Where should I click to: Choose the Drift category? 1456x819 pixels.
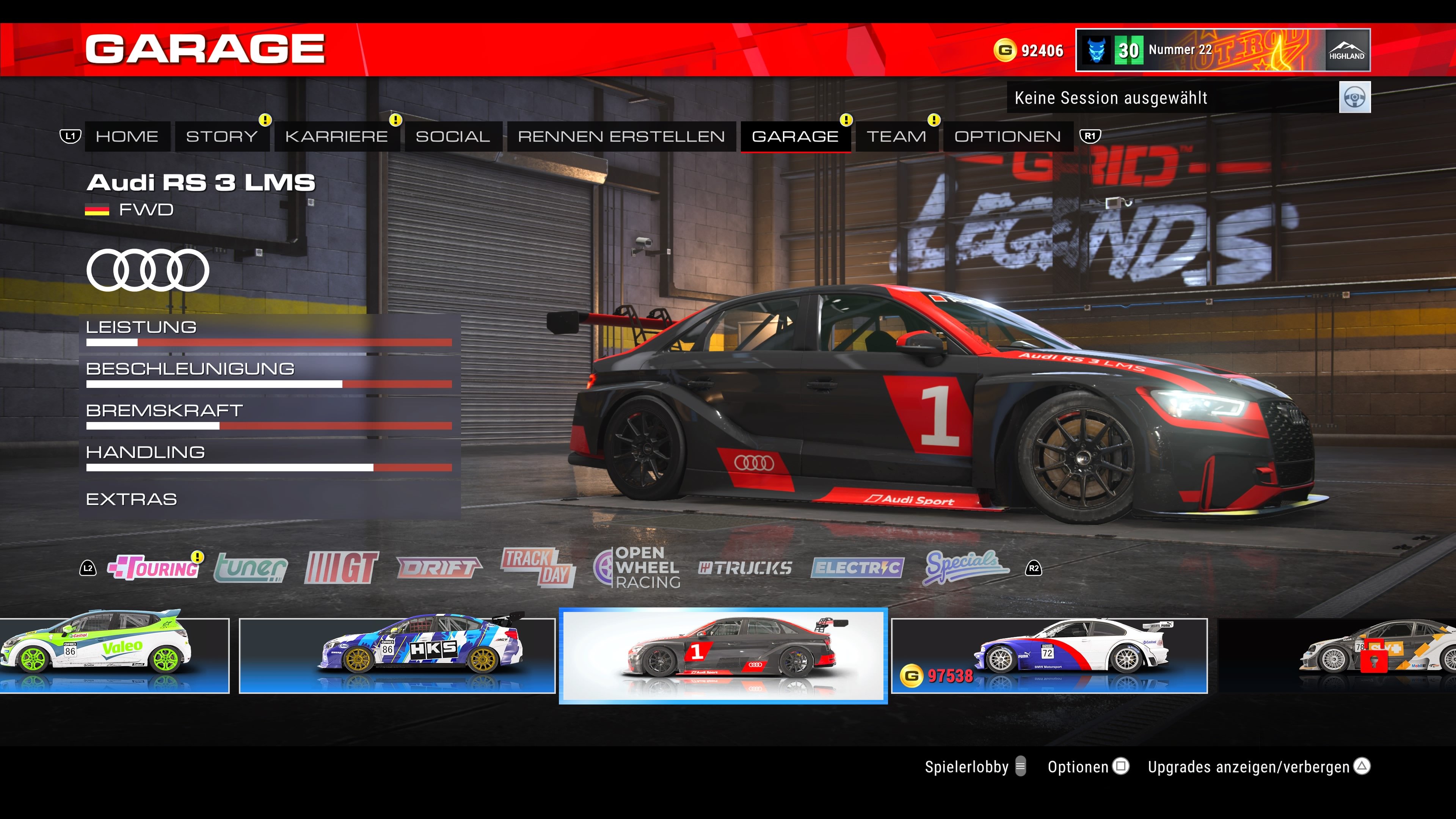click(439, 568)
